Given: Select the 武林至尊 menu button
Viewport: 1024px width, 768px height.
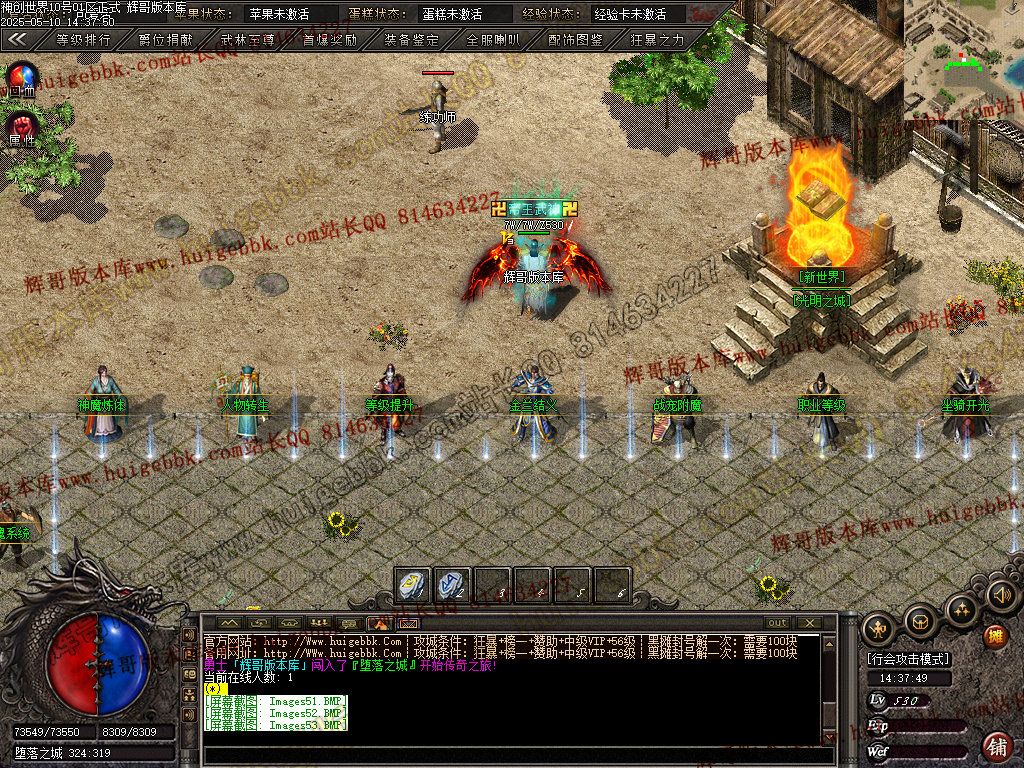Looking at the screenshot, I should click(247, 40).
